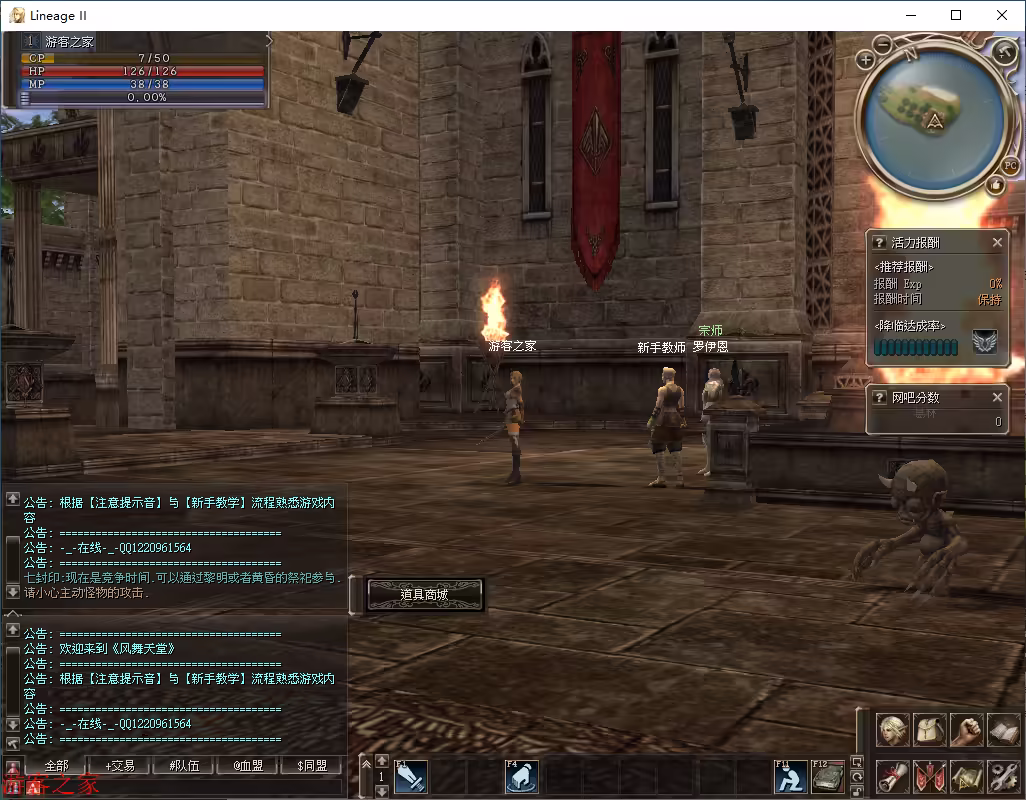Maximize the Lineage II window

click(956, 15)
